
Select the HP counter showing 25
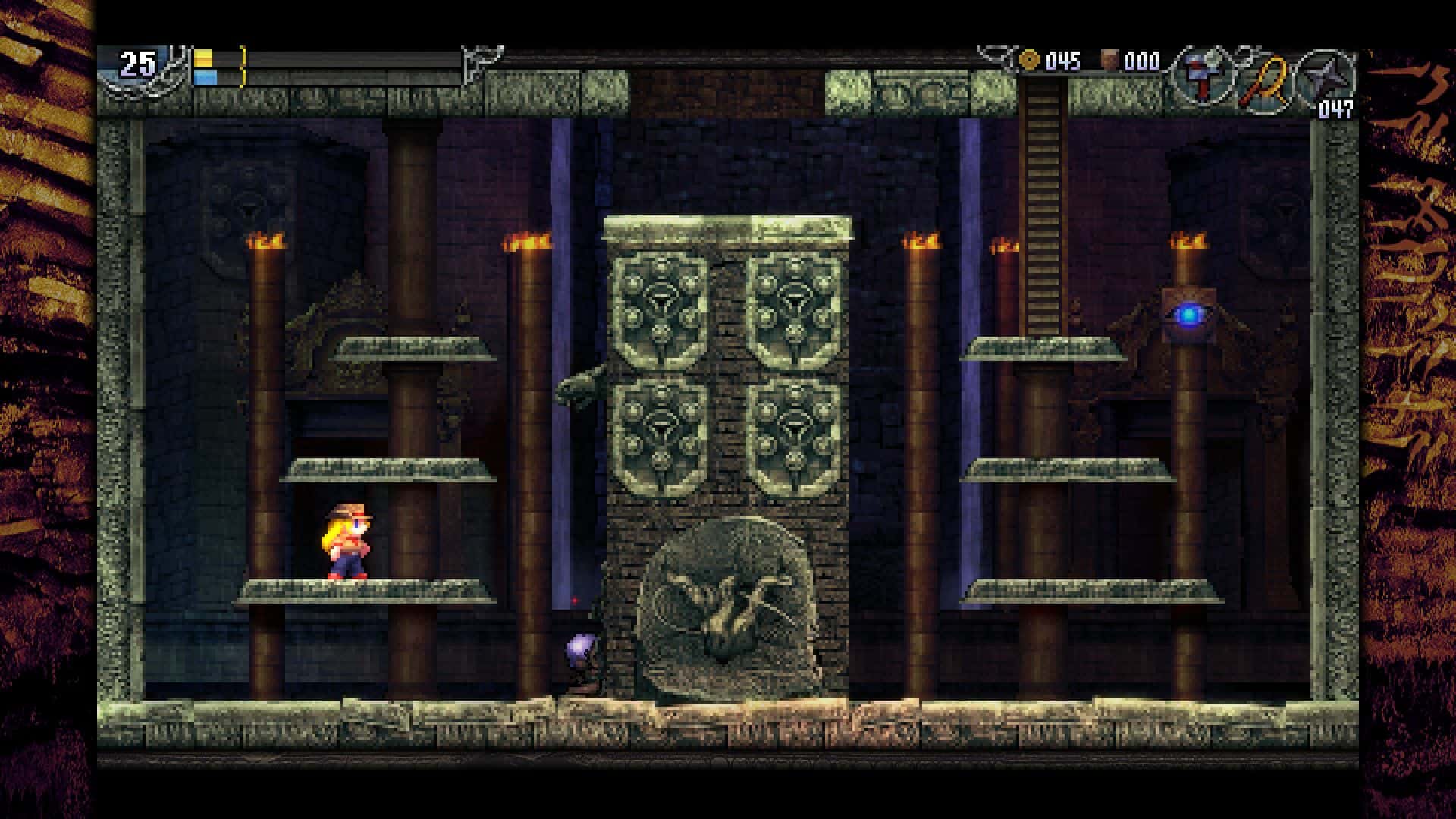point(136,63)
